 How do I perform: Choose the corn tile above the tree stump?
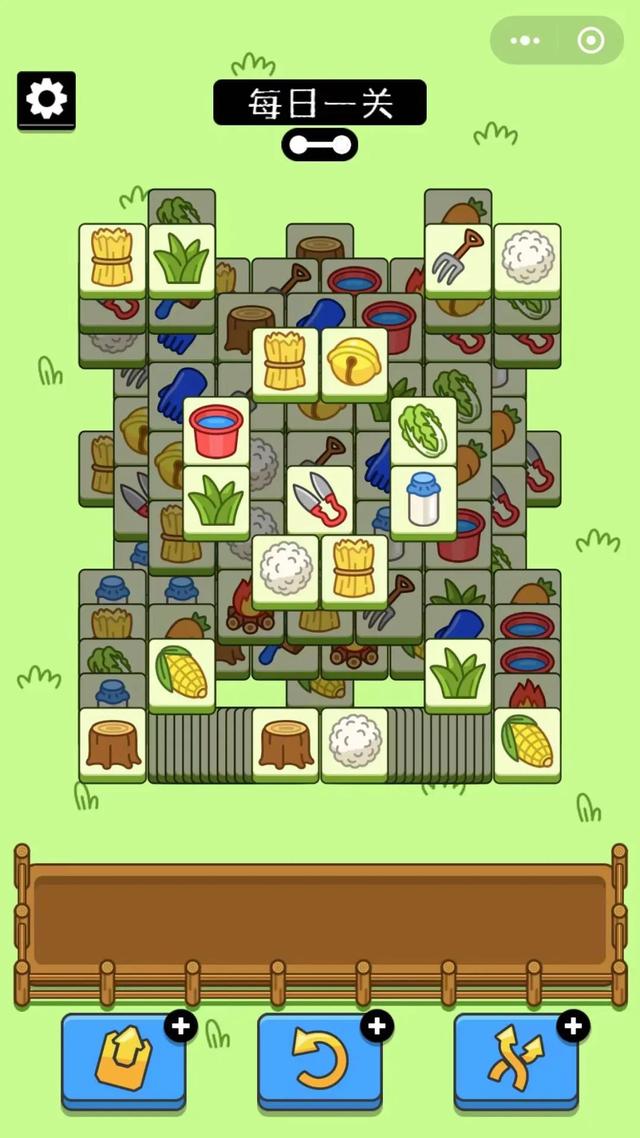tap(181, 673)
